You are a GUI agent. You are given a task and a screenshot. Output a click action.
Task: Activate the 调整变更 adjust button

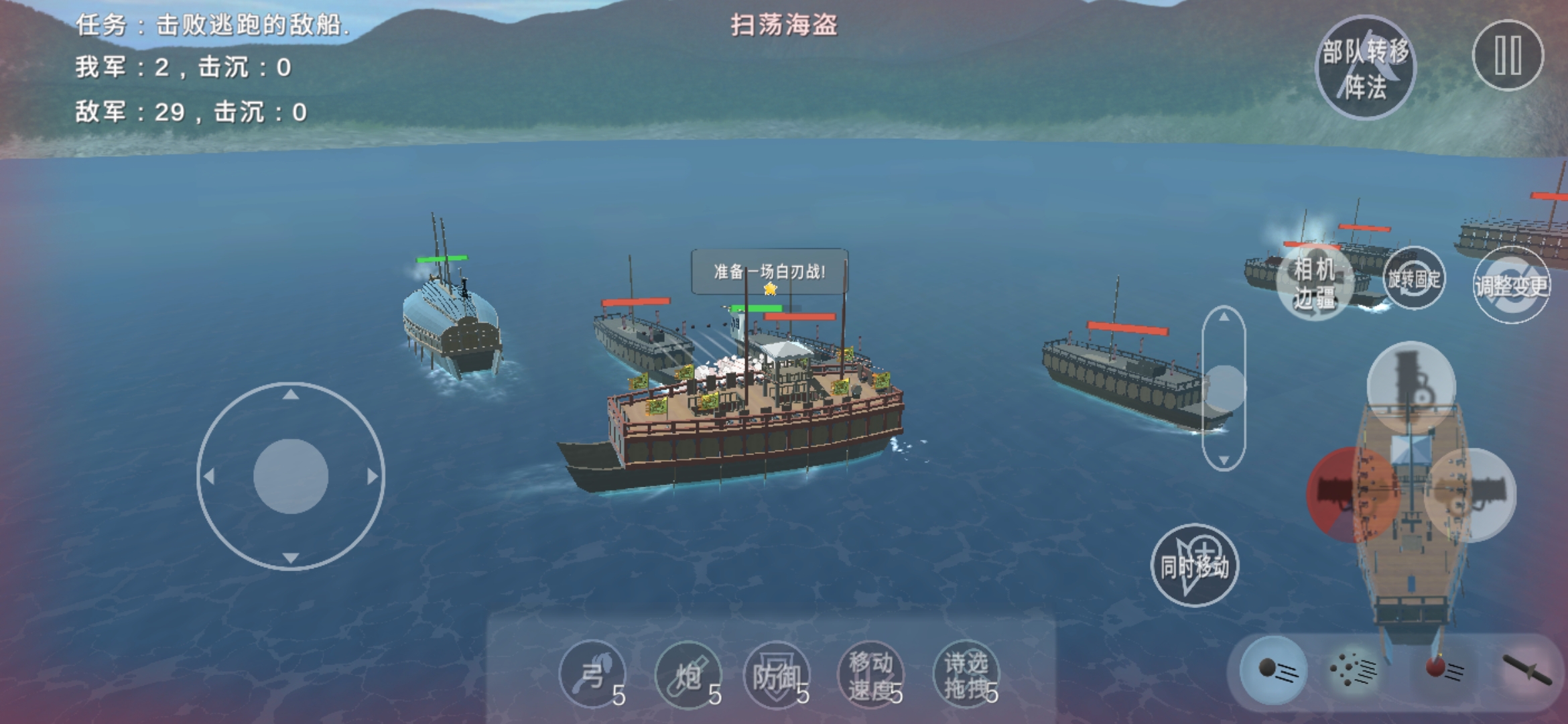1512,286
